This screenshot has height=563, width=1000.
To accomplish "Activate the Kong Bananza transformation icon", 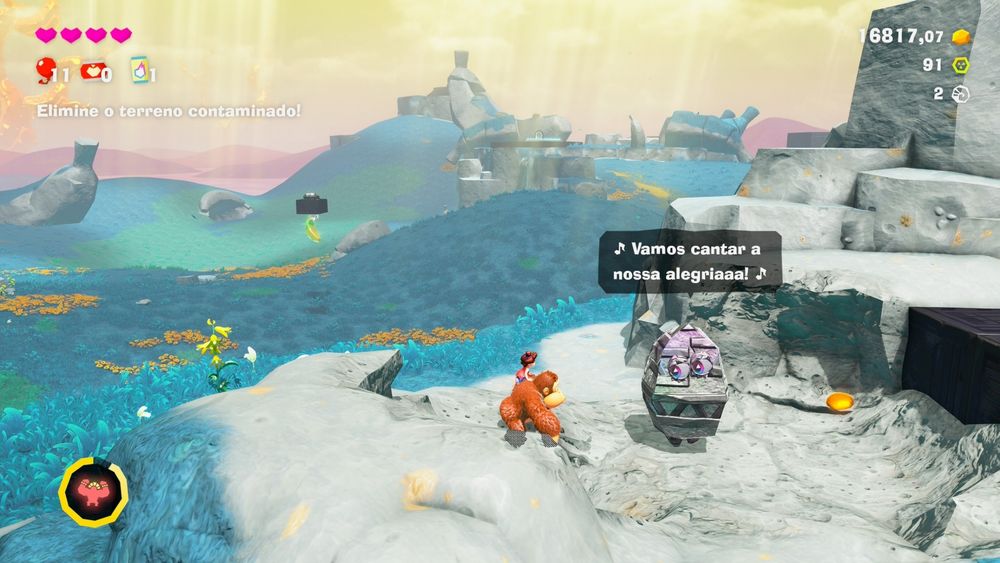I will point(93,490).
